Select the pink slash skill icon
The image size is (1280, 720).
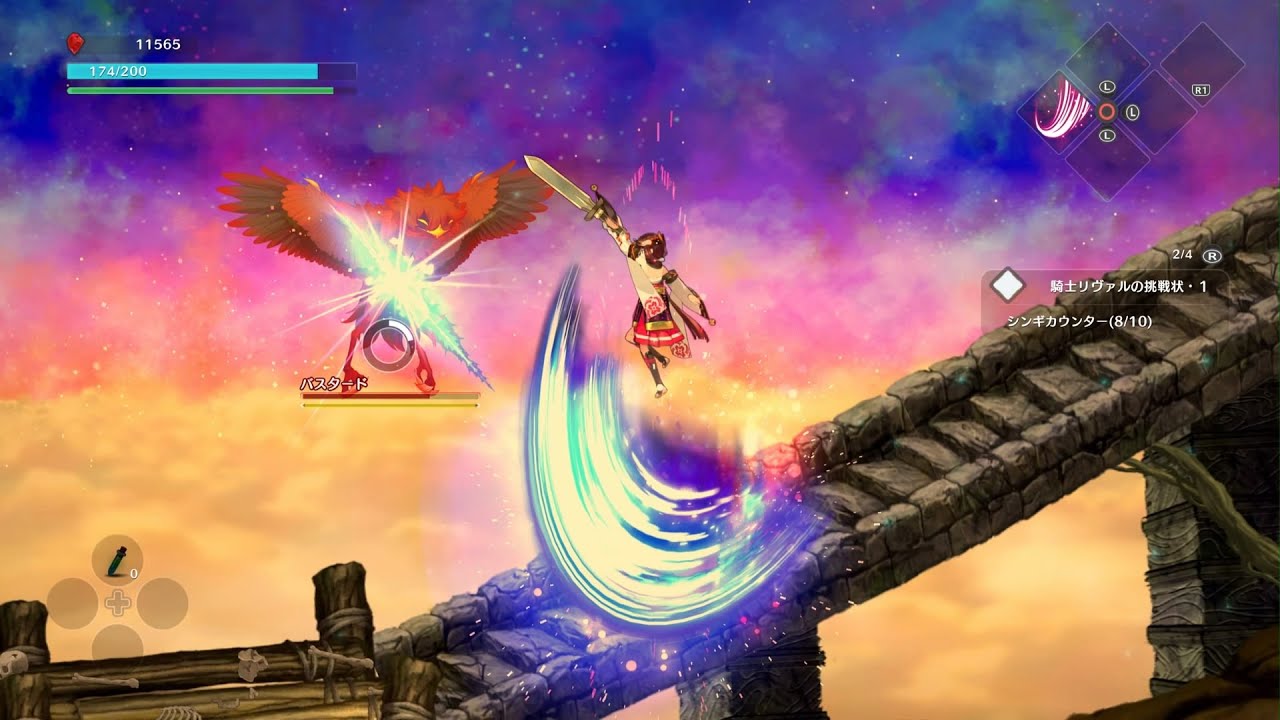point(1061,113)
